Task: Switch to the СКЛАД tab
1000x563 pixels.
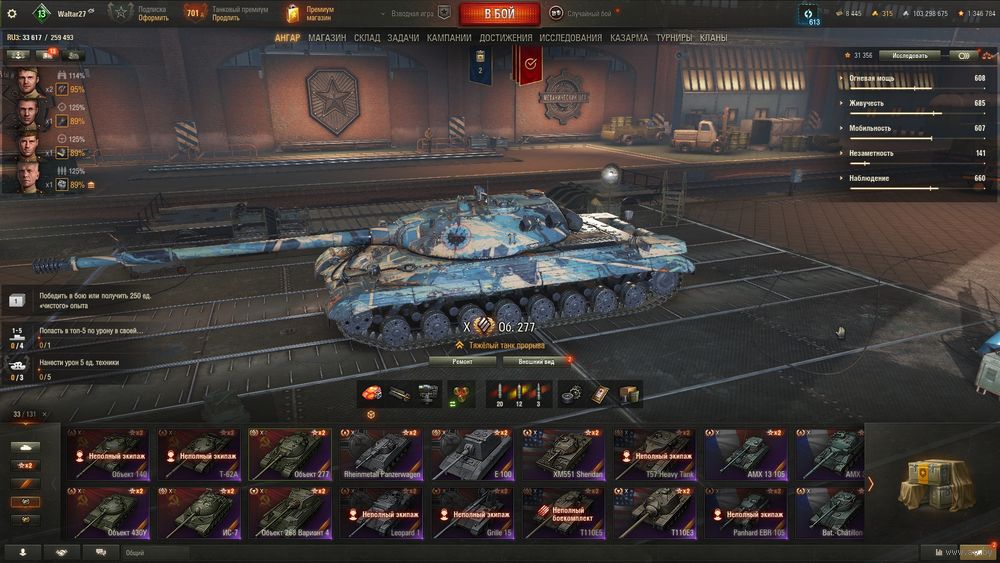Action: pos(367,38)
